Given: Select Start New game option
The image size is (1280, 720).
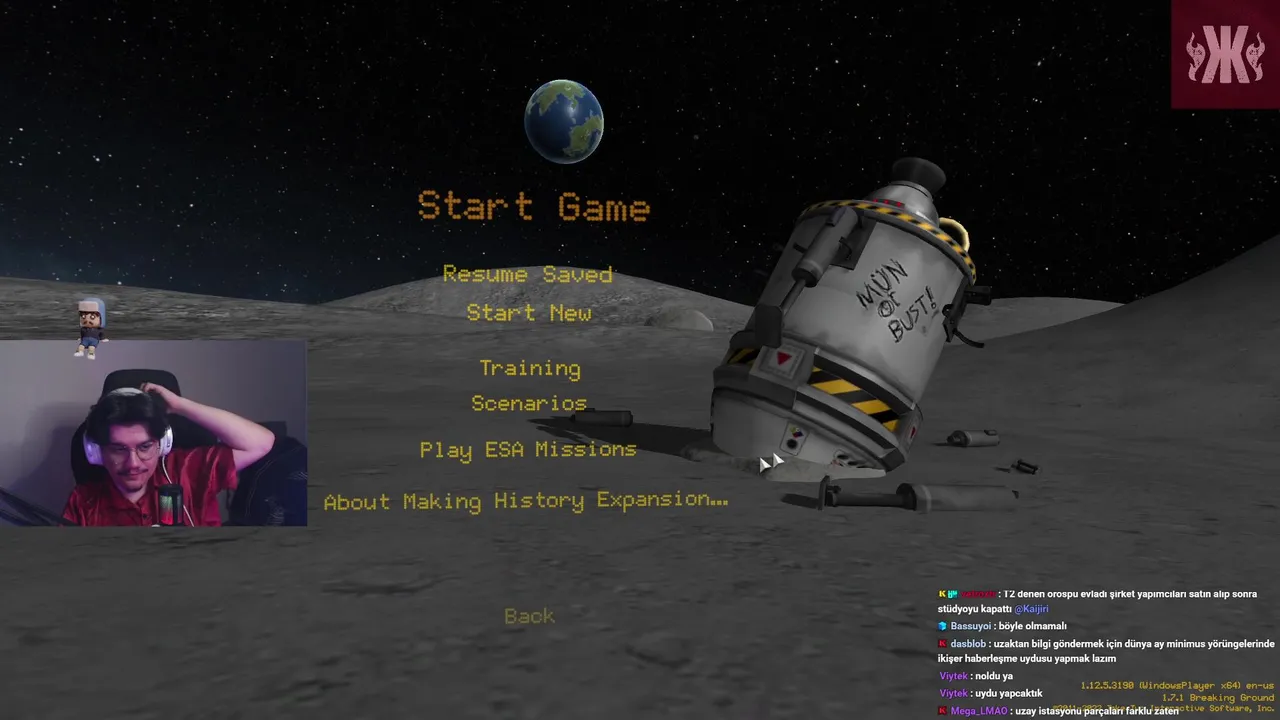Looking at the screenshot, I should coord(528,313).
